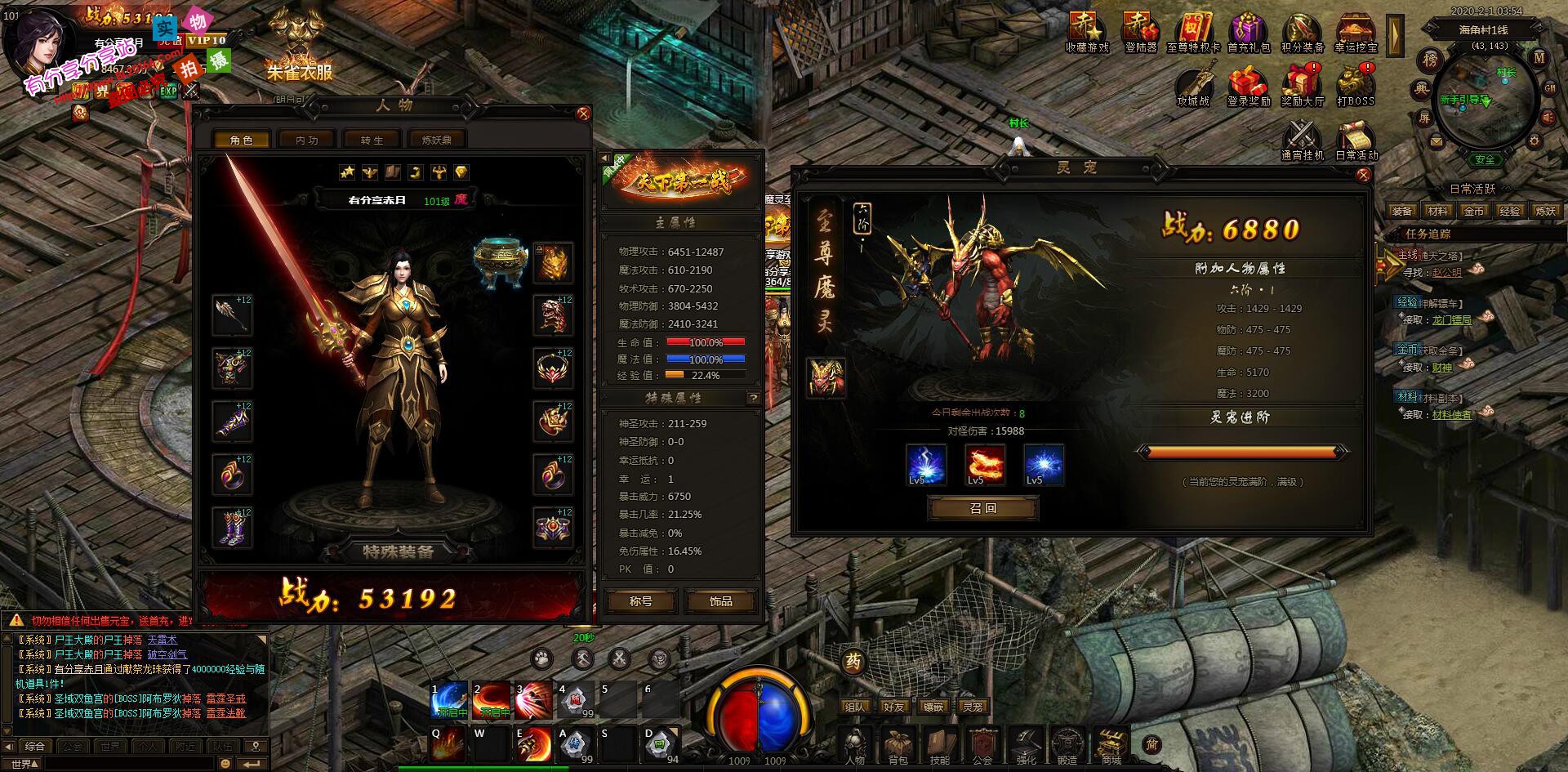Switch chat to the 综合 channel tab

click(x=35, y=746)
